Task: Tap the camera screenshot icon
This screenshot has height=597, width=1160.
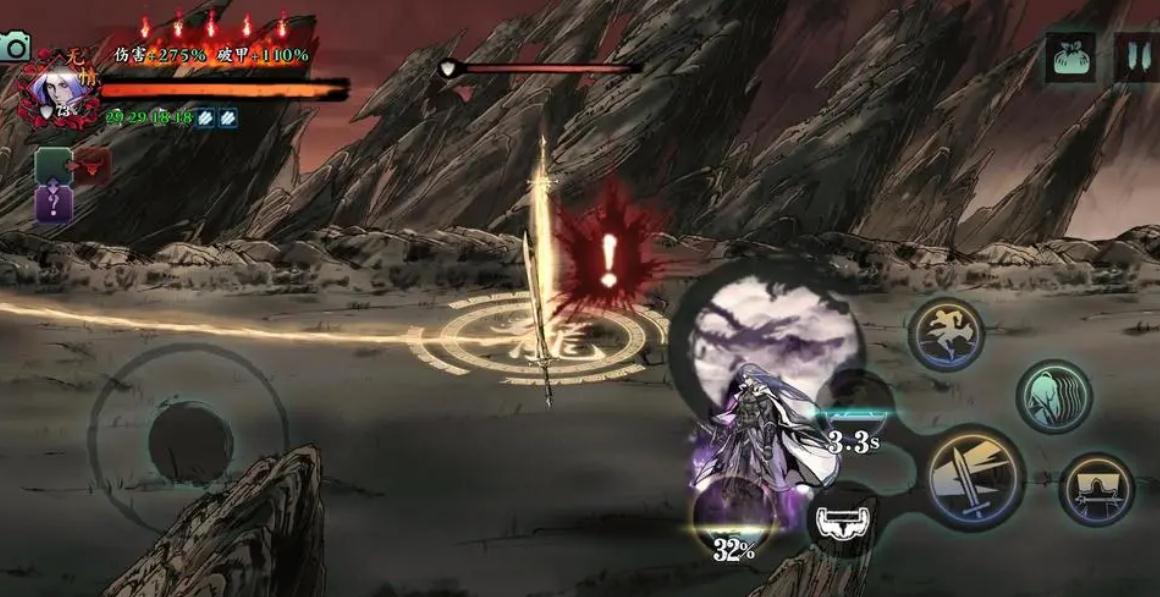Action: tap(14, 46)
